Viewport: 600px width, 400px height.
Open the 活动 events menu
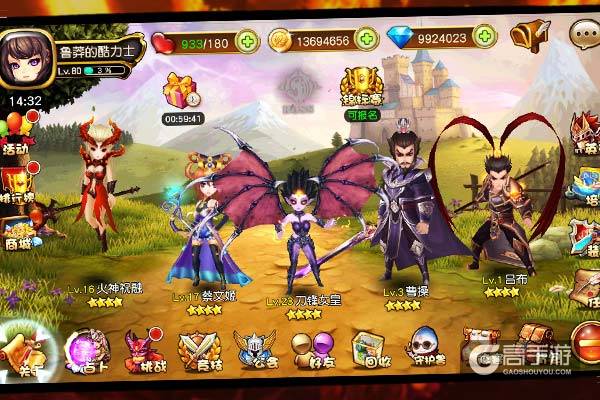[x=17, y=134]
